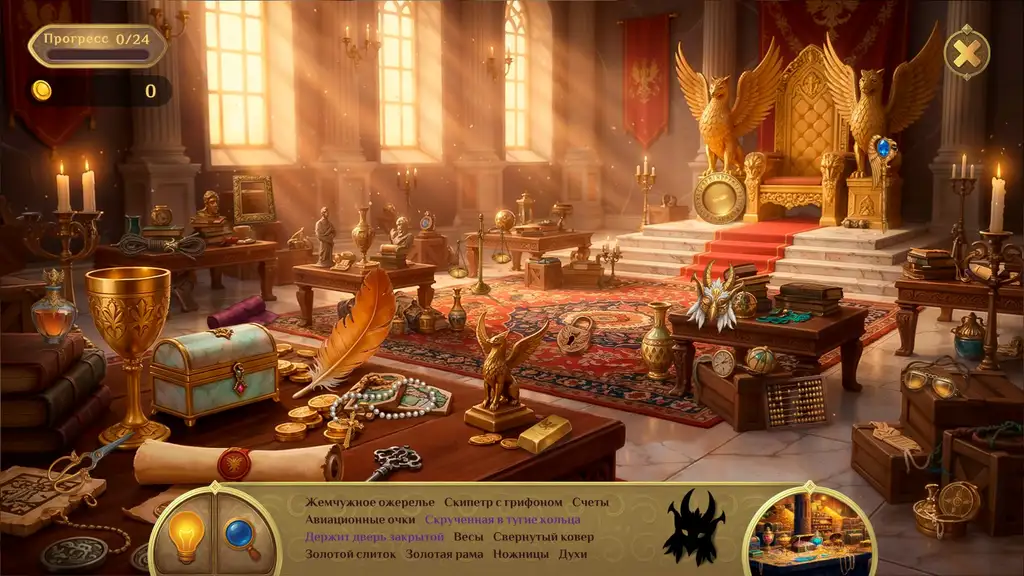The width and height of the screenshot is (1024, 576).
Task: Select "Свернутый ковер" in the item list
Action: tap(544, 537)
